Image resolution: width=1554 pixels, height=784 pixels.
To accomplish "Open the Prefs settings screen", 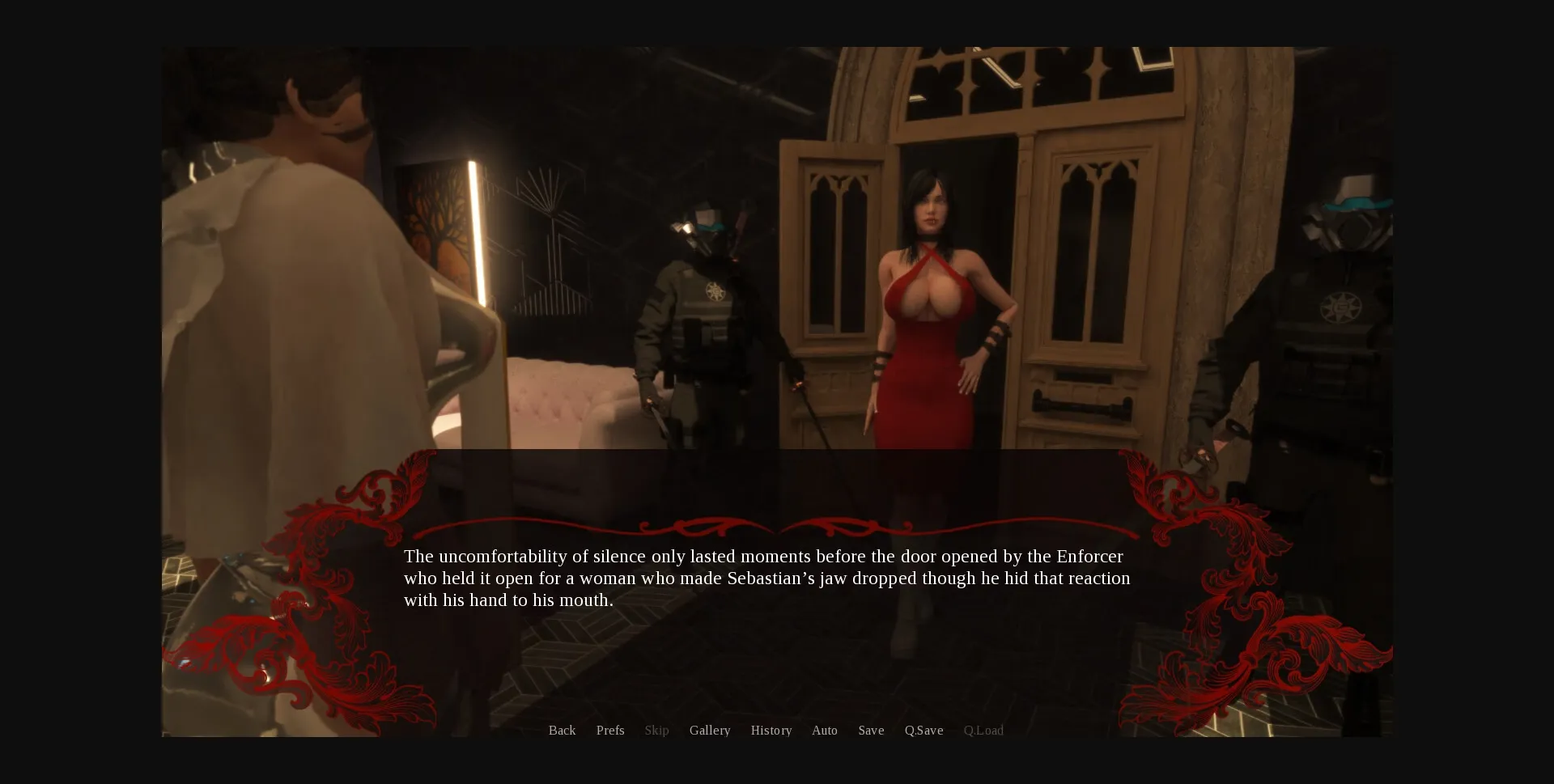I will click(x=610, y=730).
